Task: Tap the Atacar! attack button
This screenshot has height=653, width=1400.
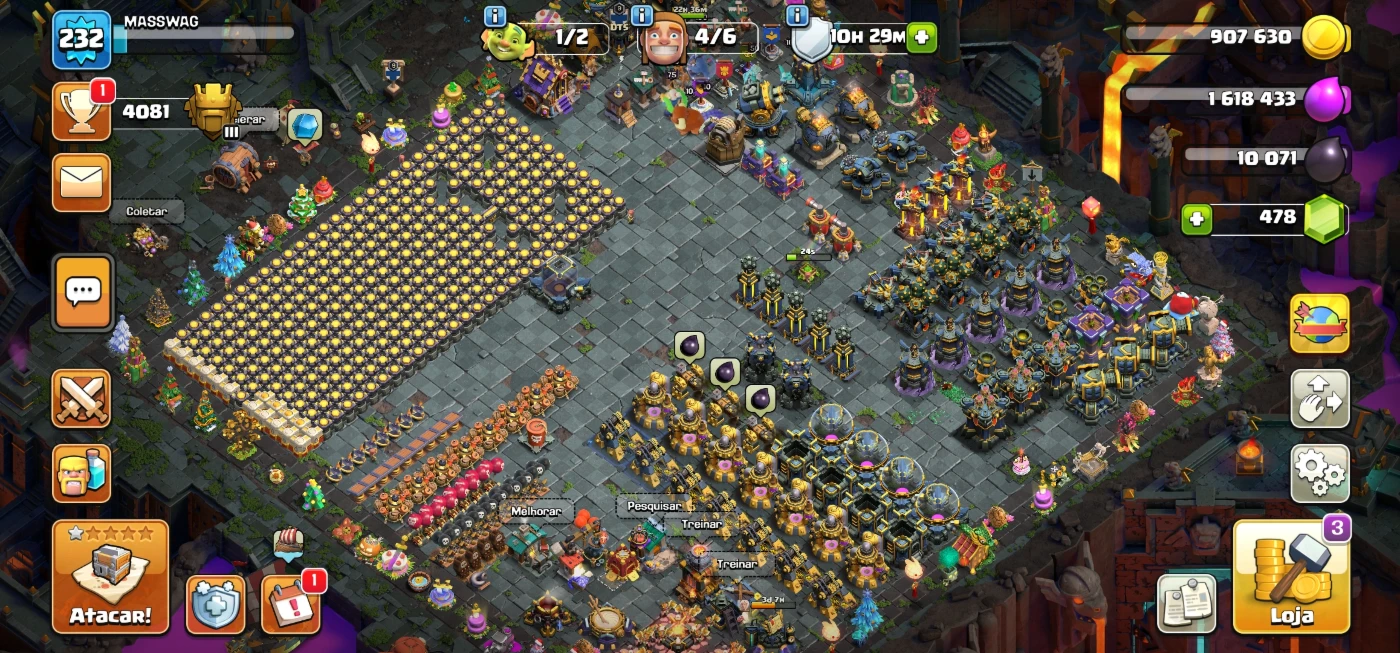Action: pyautogui.click(x=110, y=577)
